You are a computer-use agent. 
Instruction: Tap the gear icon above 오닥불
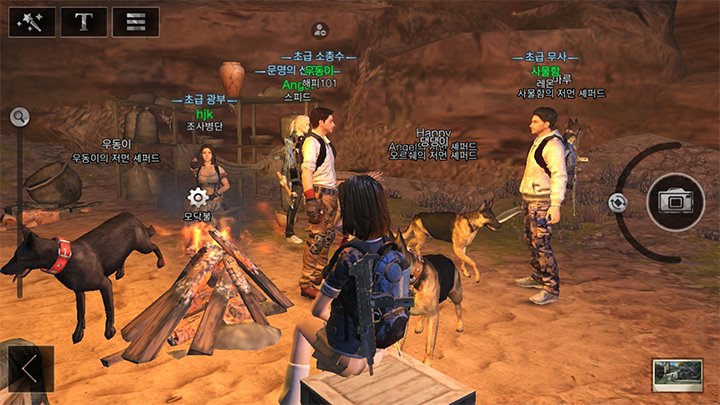(198, 196)
